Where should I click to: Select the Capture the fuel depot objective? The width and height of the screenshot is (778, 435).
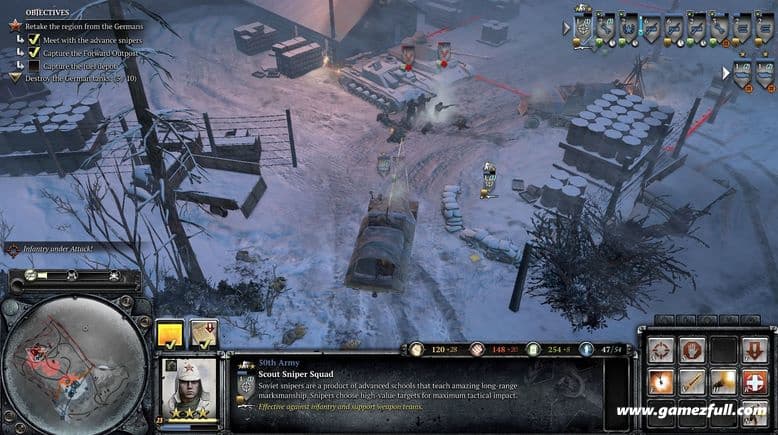pos(84,64)
